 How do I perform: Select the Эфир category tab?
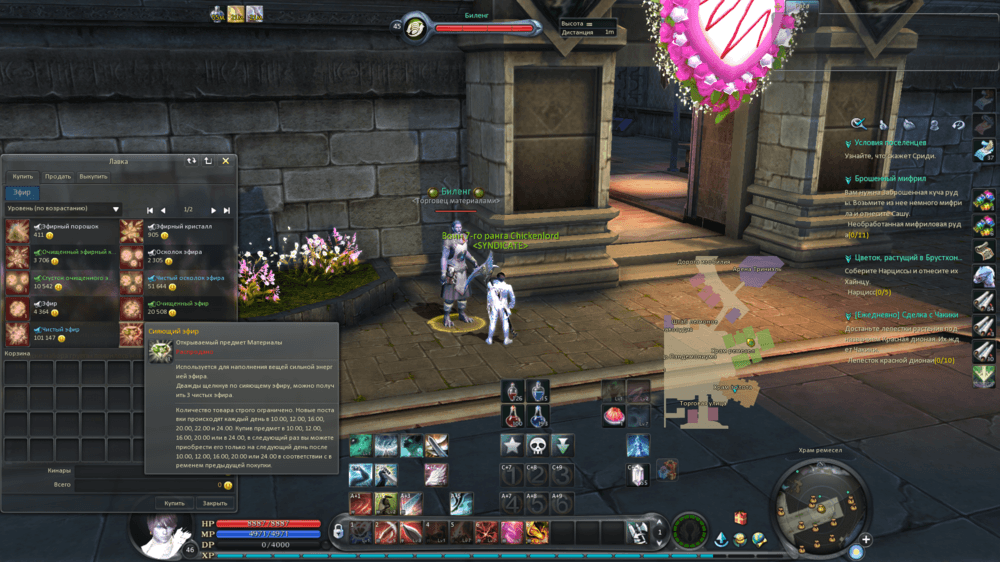click(x=21, y=193)
